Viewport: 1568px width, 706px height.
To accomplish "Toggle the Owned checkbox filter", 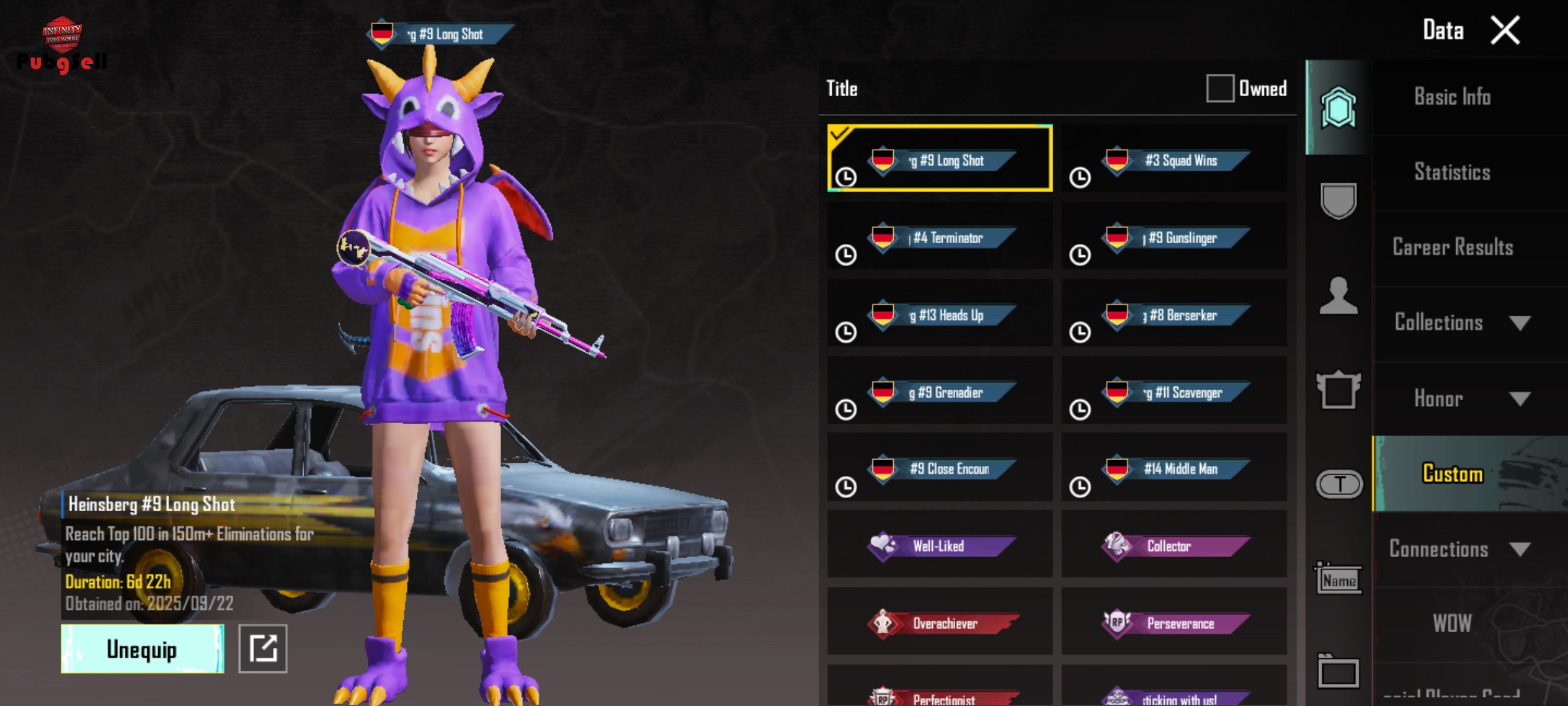I will 1220,88.
